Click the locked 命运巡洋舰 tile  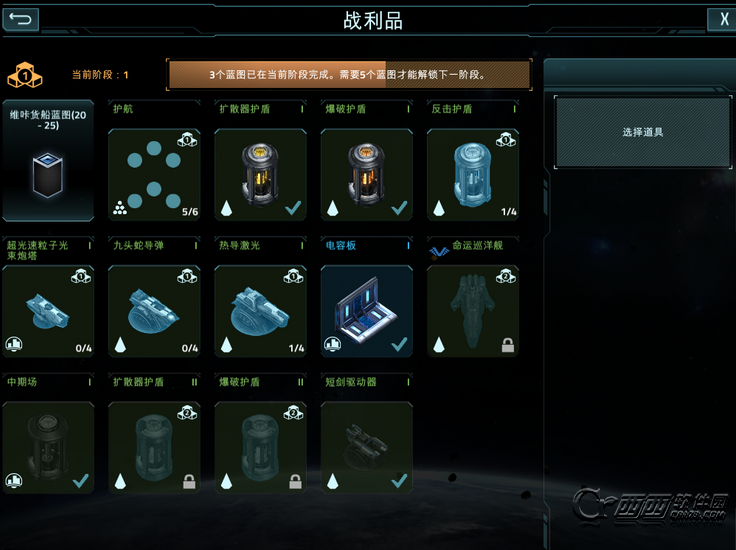(x=473, y=311)
